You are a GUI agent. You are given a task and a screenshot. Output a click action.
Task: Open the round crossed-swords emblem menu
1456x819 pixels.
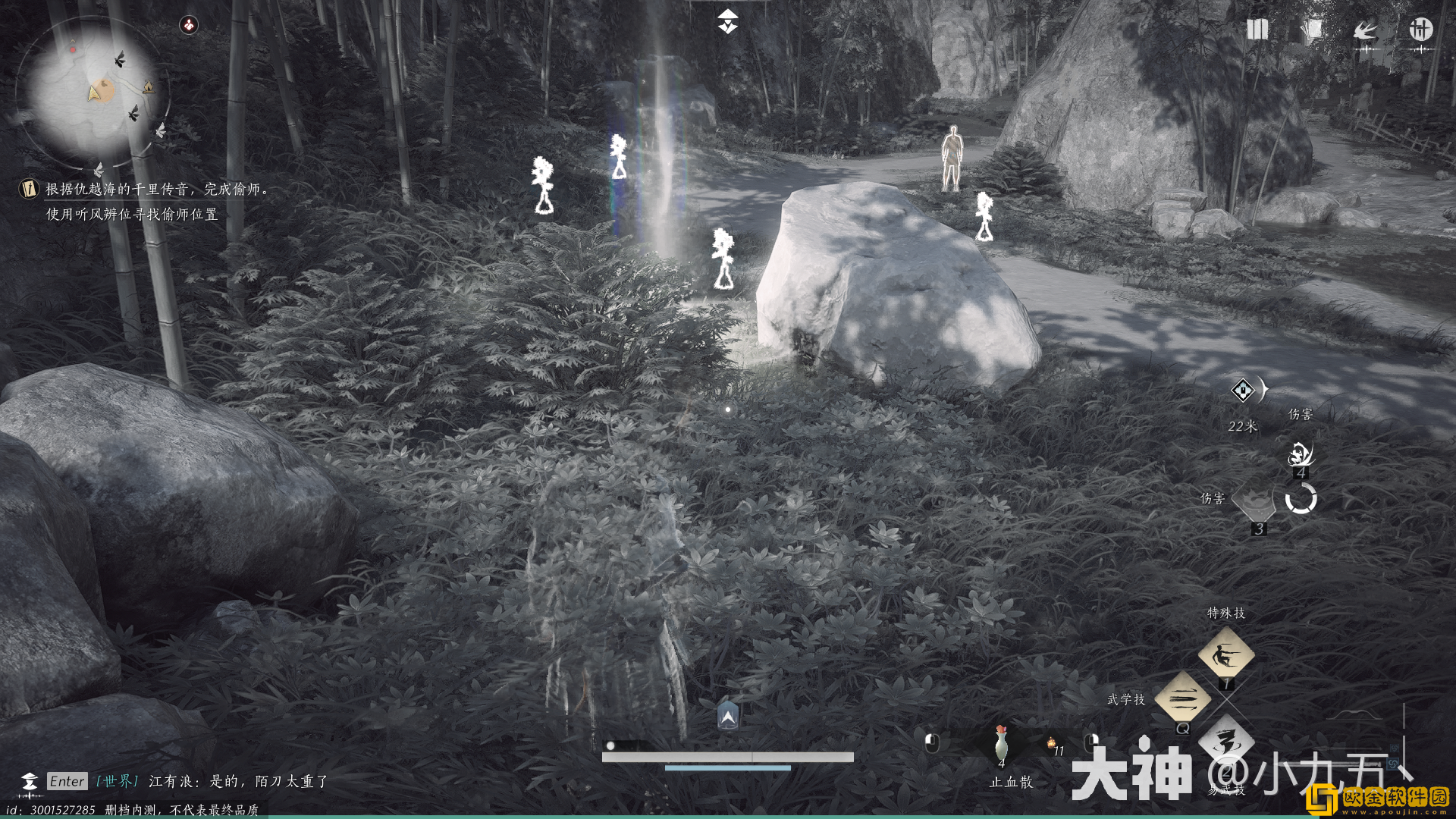1420,30
